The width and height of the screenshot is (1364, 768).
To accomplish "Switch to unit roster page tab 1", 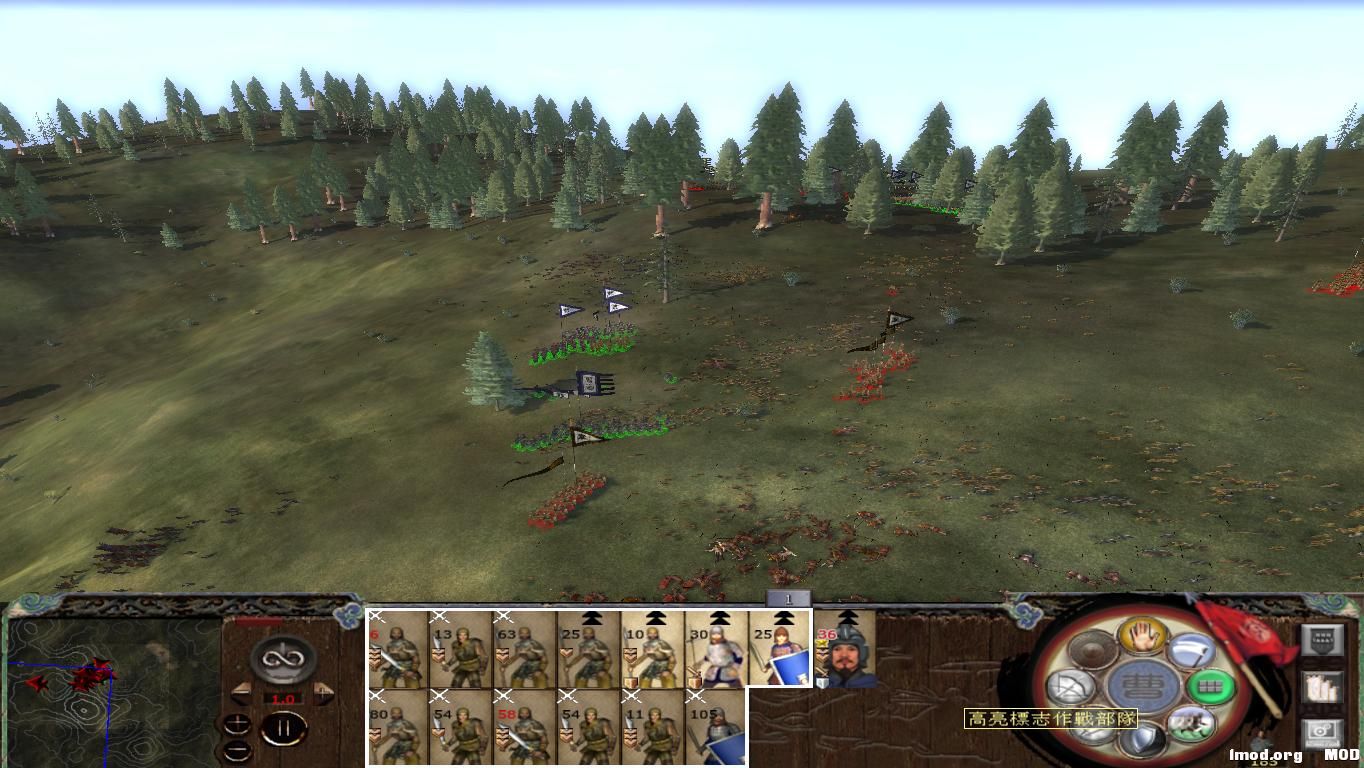I will [x=789, y=597].
